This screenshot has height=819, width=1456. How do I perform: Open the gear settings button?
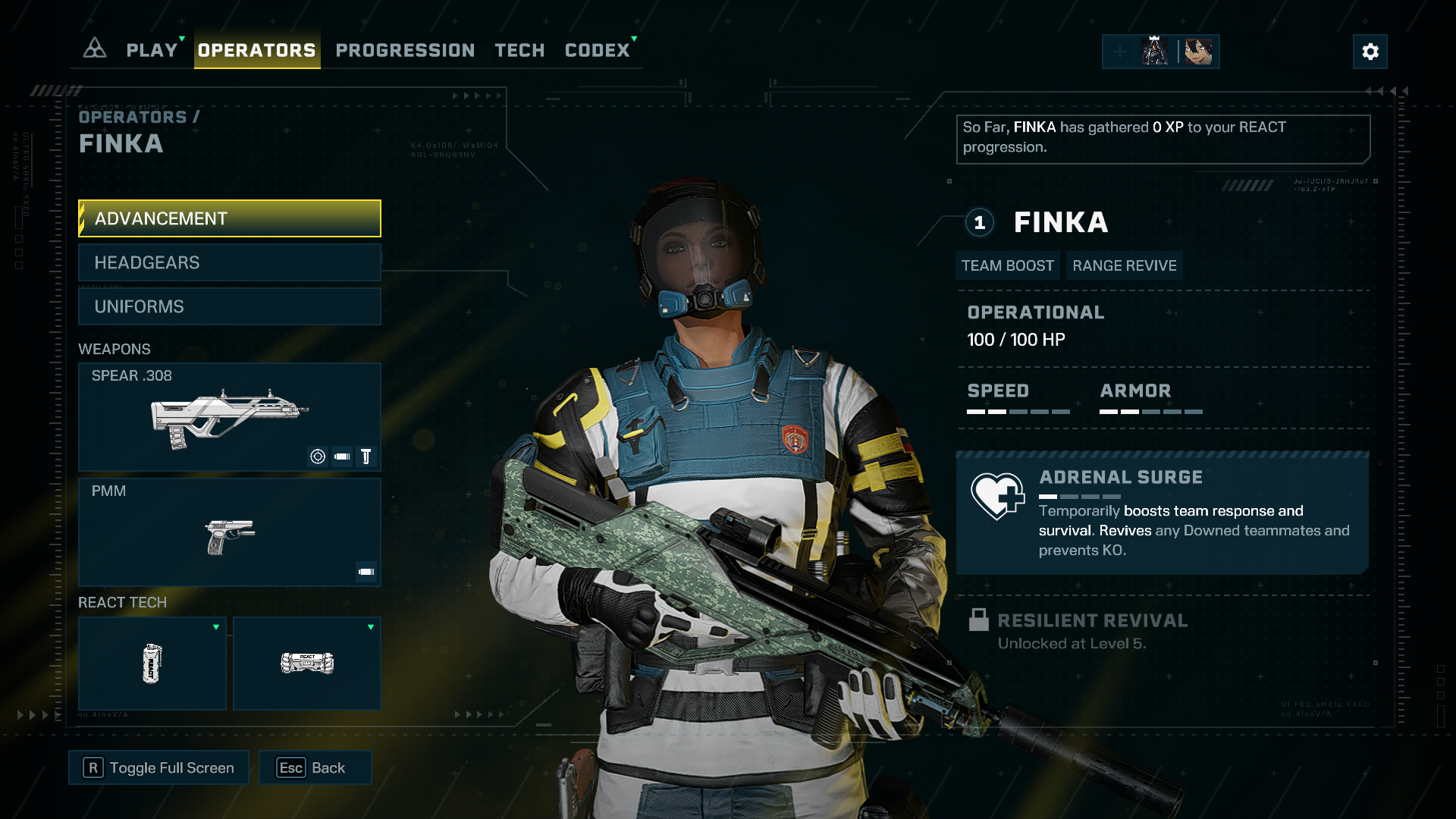[x=1370, y=52]
